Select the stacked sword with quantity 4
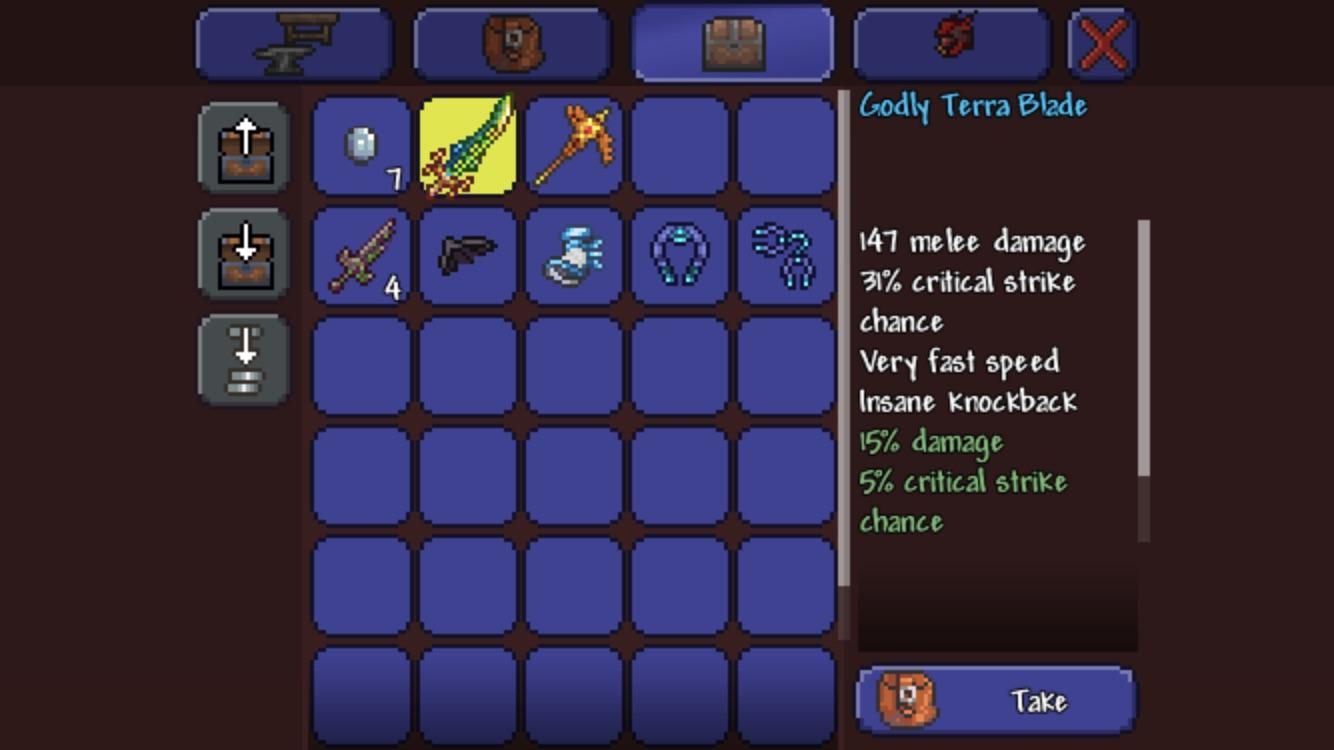 360,255
